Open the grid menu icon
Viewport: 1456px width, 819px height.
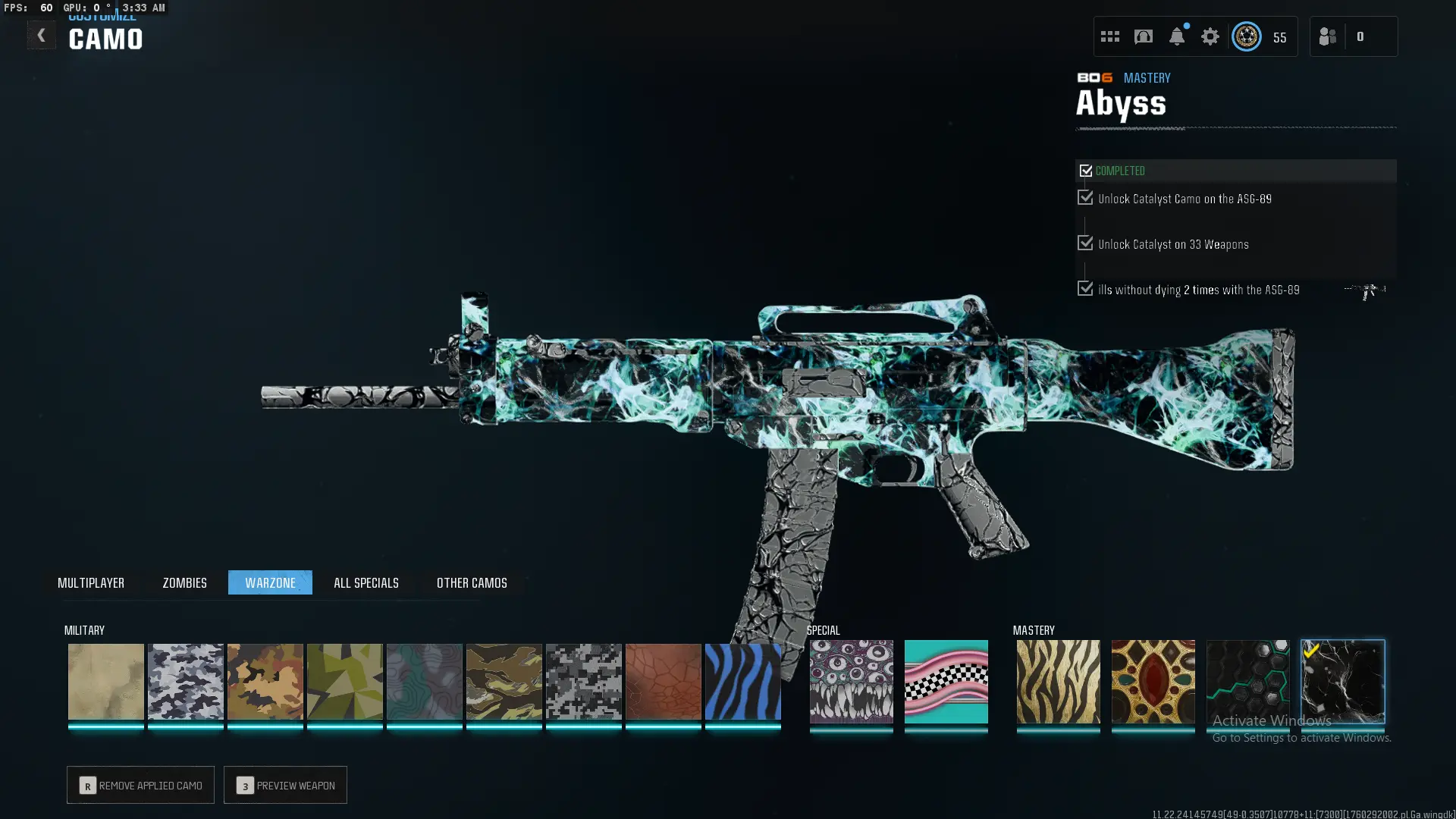tap(1110, 36)
